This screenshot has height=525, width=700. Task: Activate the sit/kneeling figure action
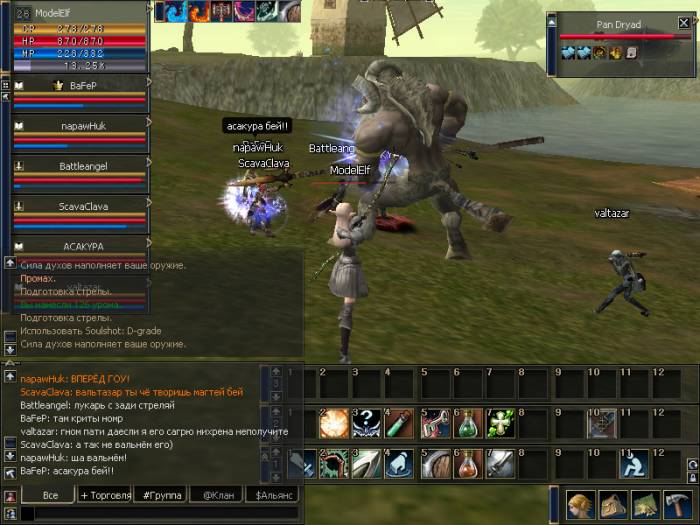tap(634, 463)
